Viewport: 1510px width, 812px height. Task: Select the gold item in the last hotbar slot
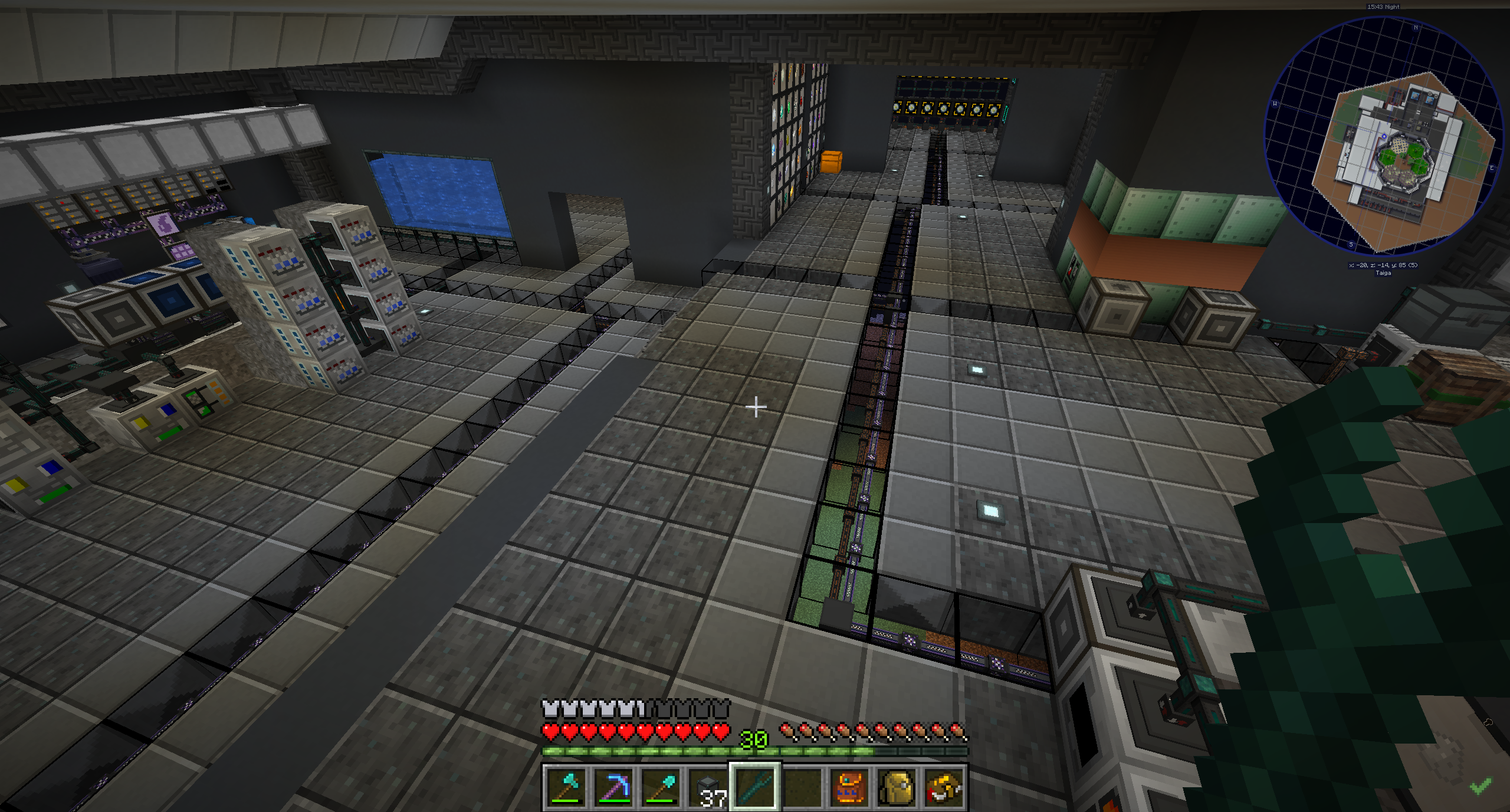[x=944, y=787]
